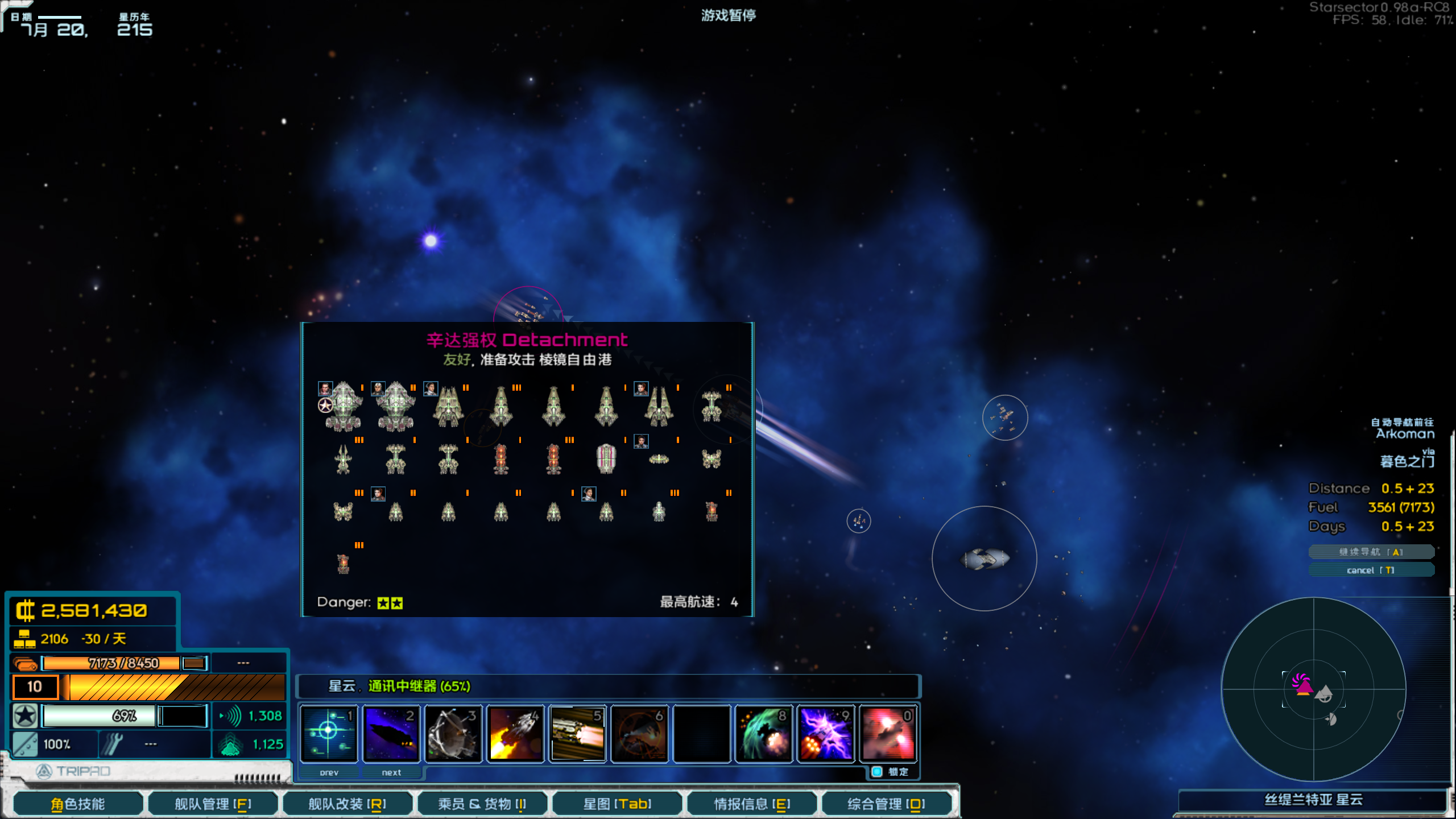Activate the green nebula explosion ability
The image size is (1456, 819).
click(764, 733)
